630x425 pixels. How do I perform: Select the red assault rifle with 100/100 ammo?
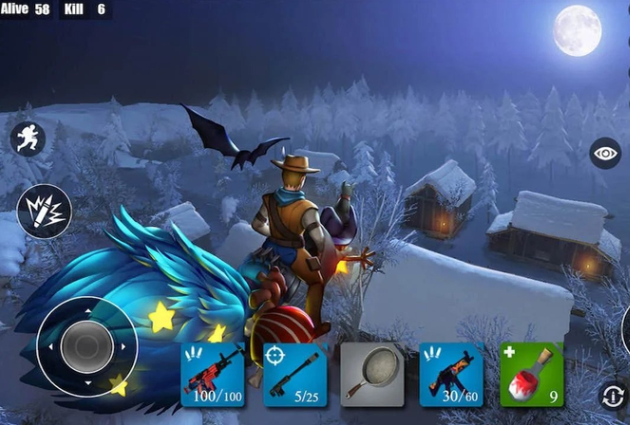[x=212, y=375]
